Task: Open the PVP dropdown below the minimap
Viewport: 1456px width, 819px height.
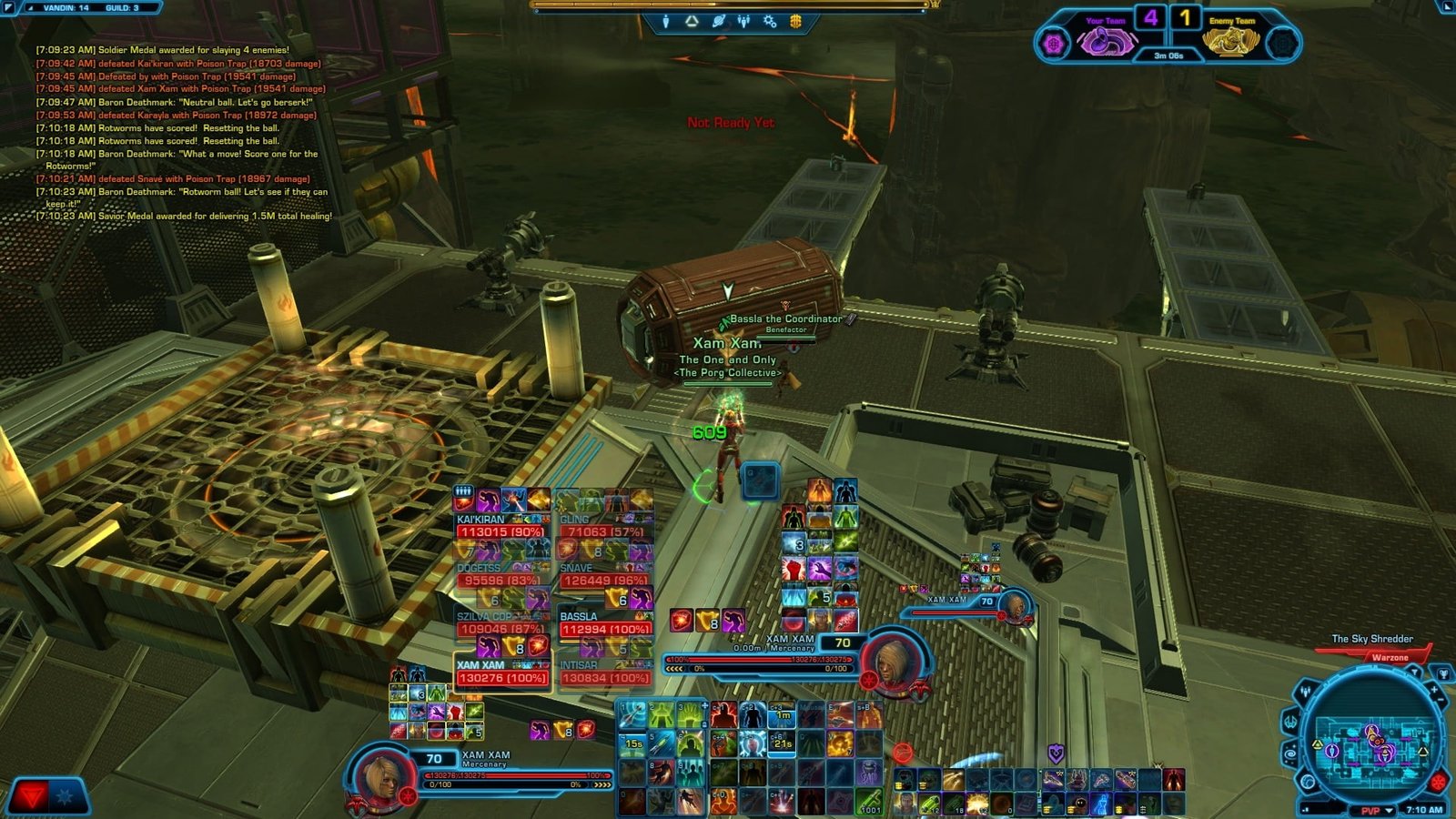Action: coord(1376,810)
